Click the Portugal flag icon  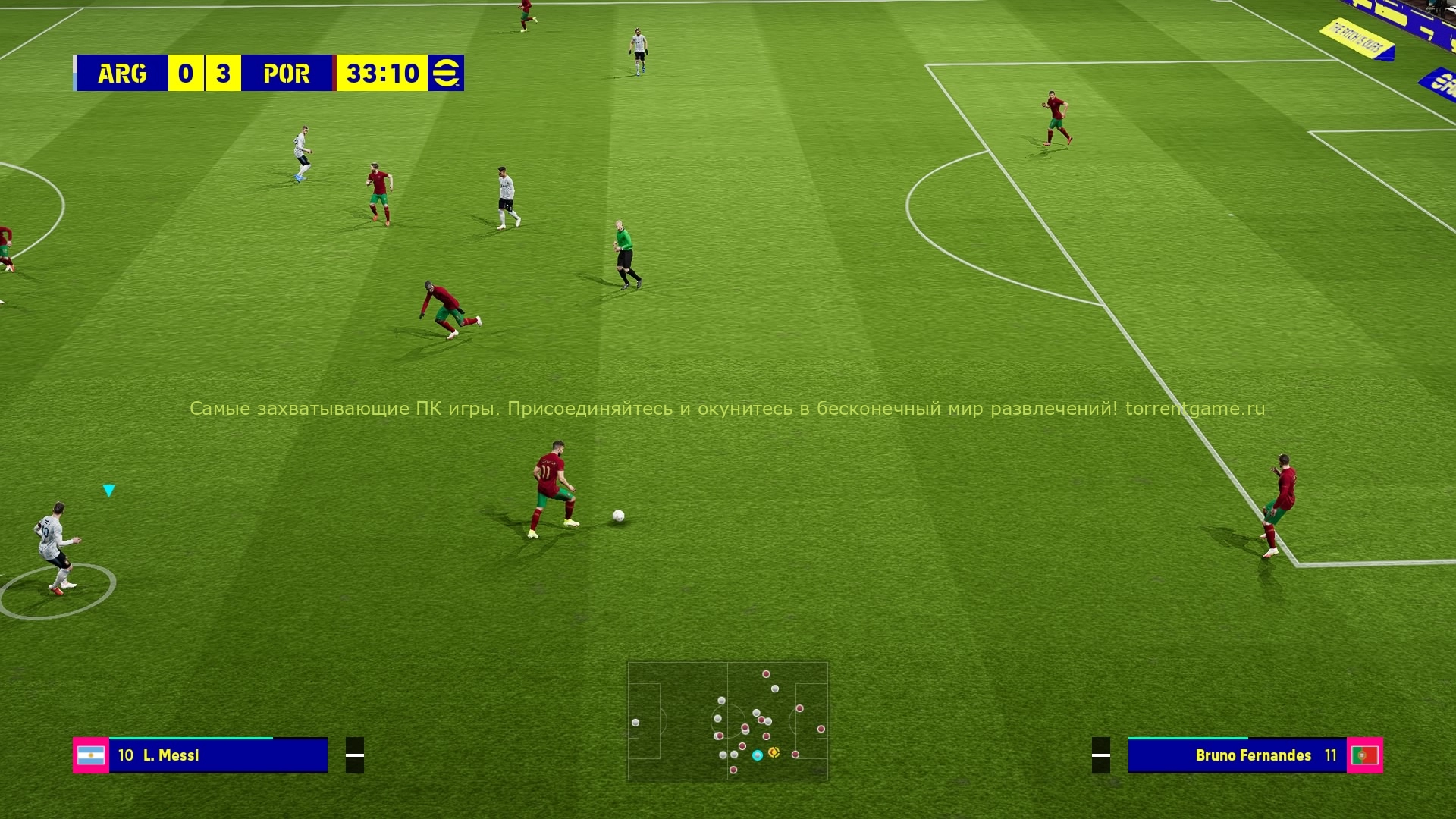click(x=1364, y=755)
